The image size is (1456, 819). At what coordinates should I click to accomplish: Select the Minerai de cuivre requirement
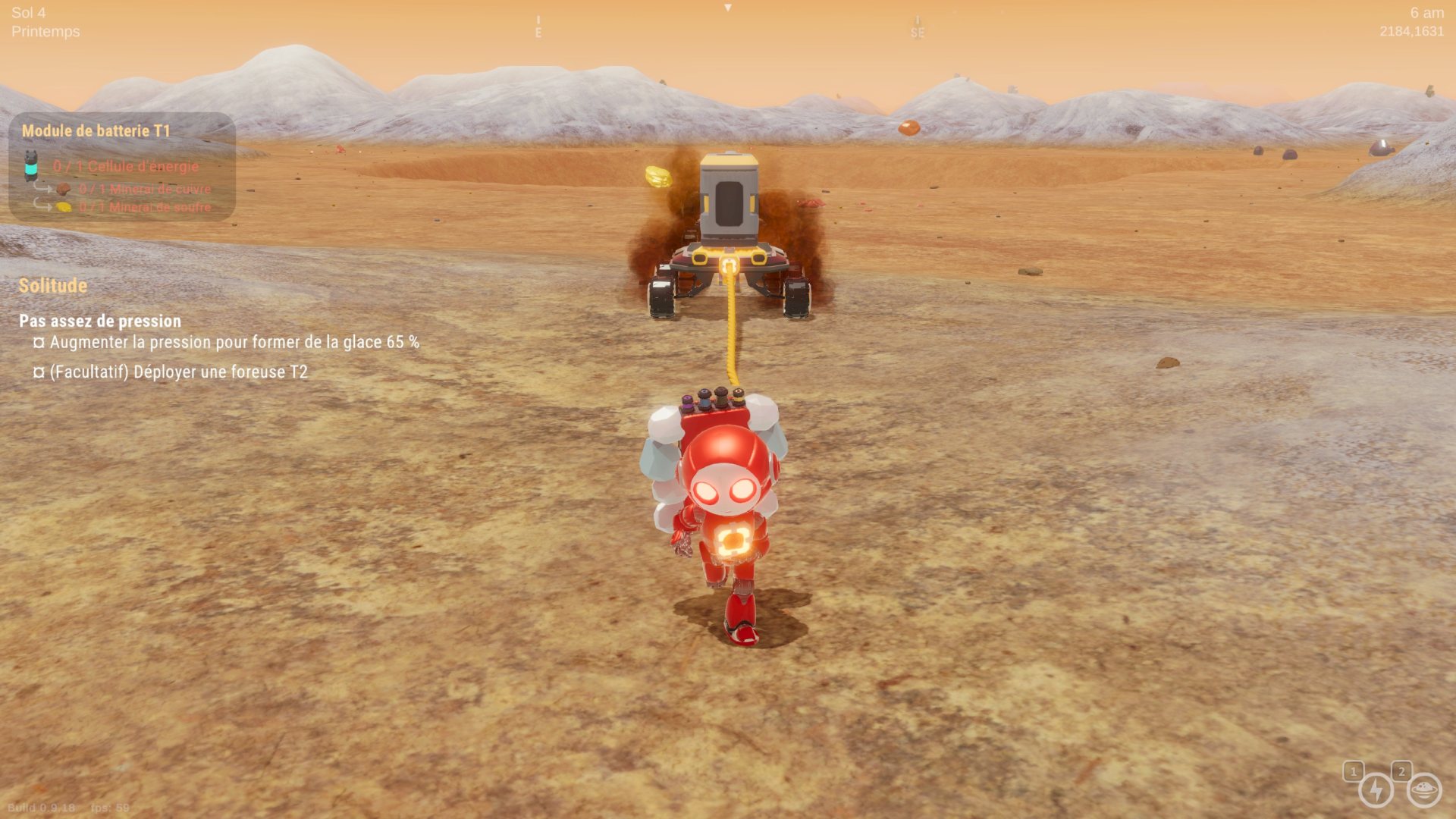(x=144, y=189)
